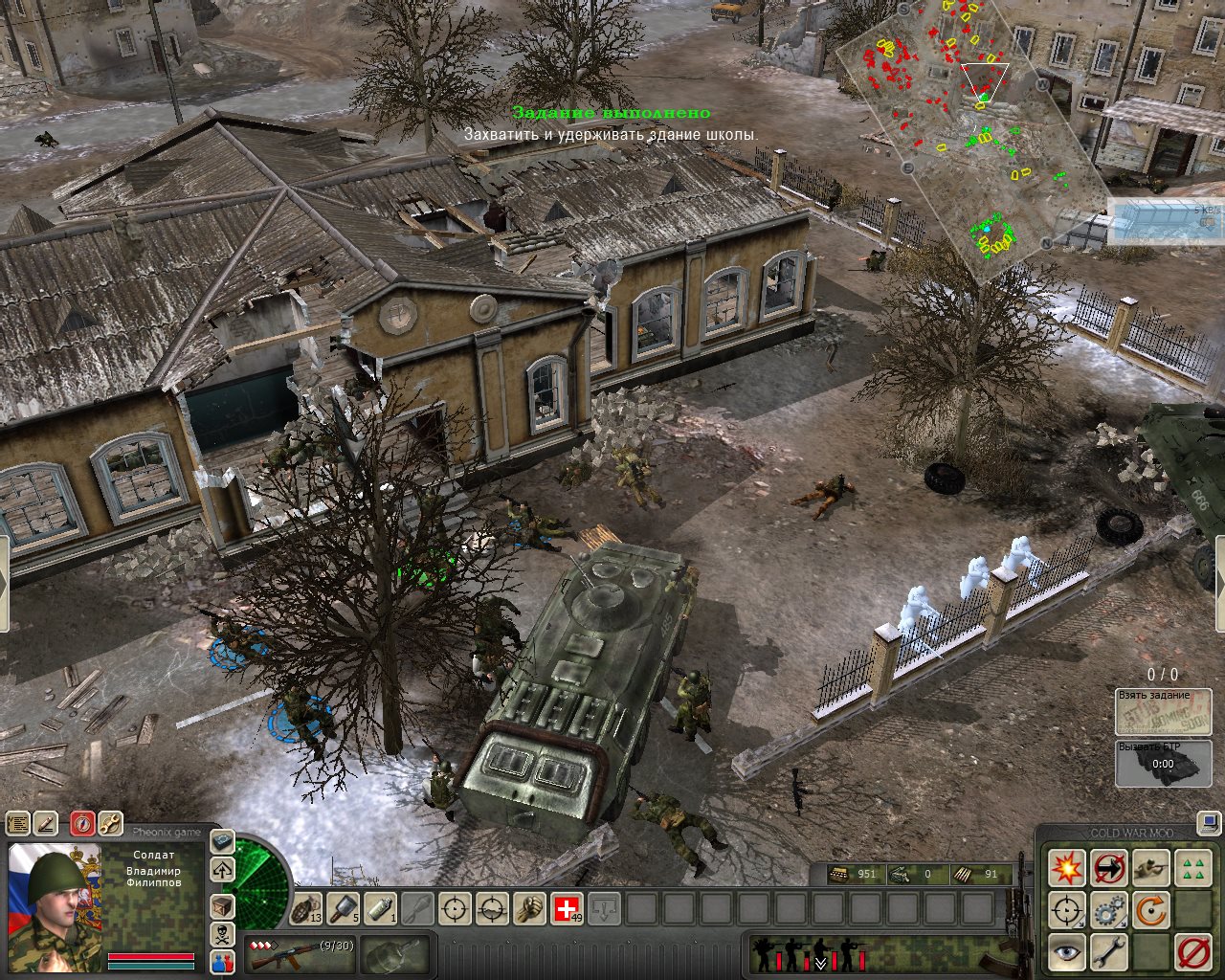Open the computer monitor menu button
The height and width of the screenshot is (980, 1225).
pyautogui.click(x=1210, y=821)
